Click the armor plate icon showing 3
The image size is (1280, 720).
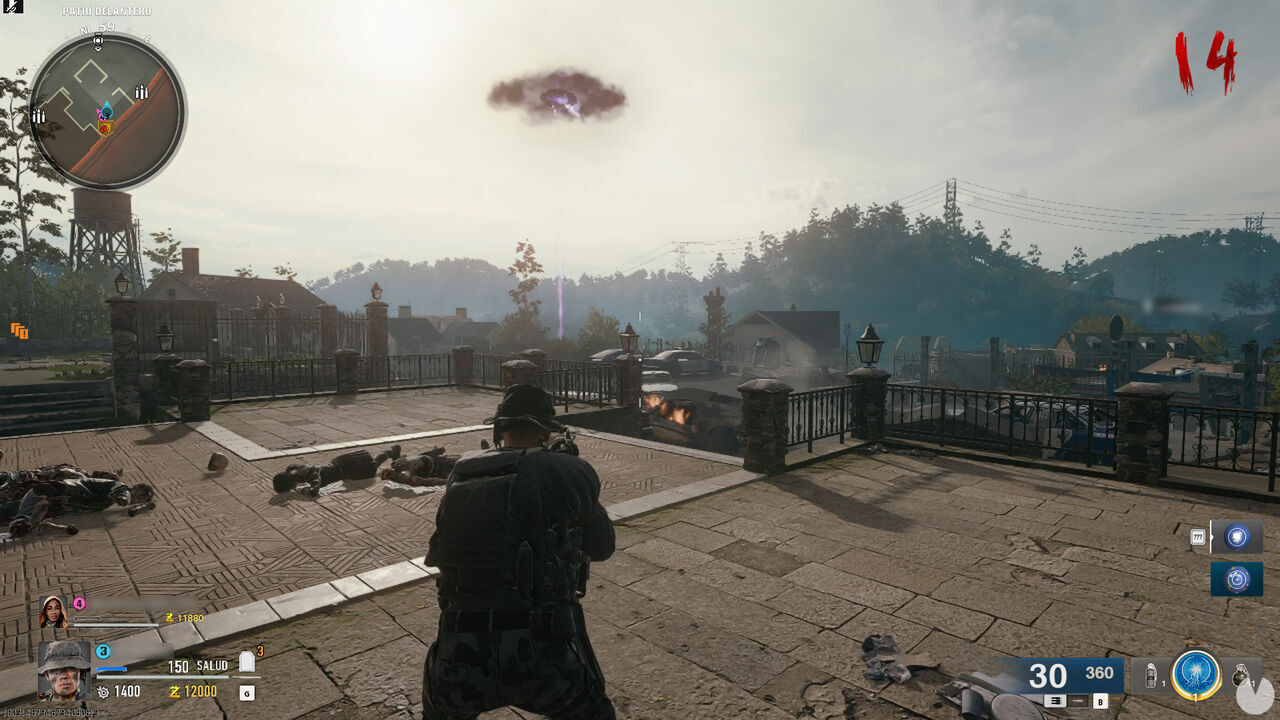coord(247,659)
